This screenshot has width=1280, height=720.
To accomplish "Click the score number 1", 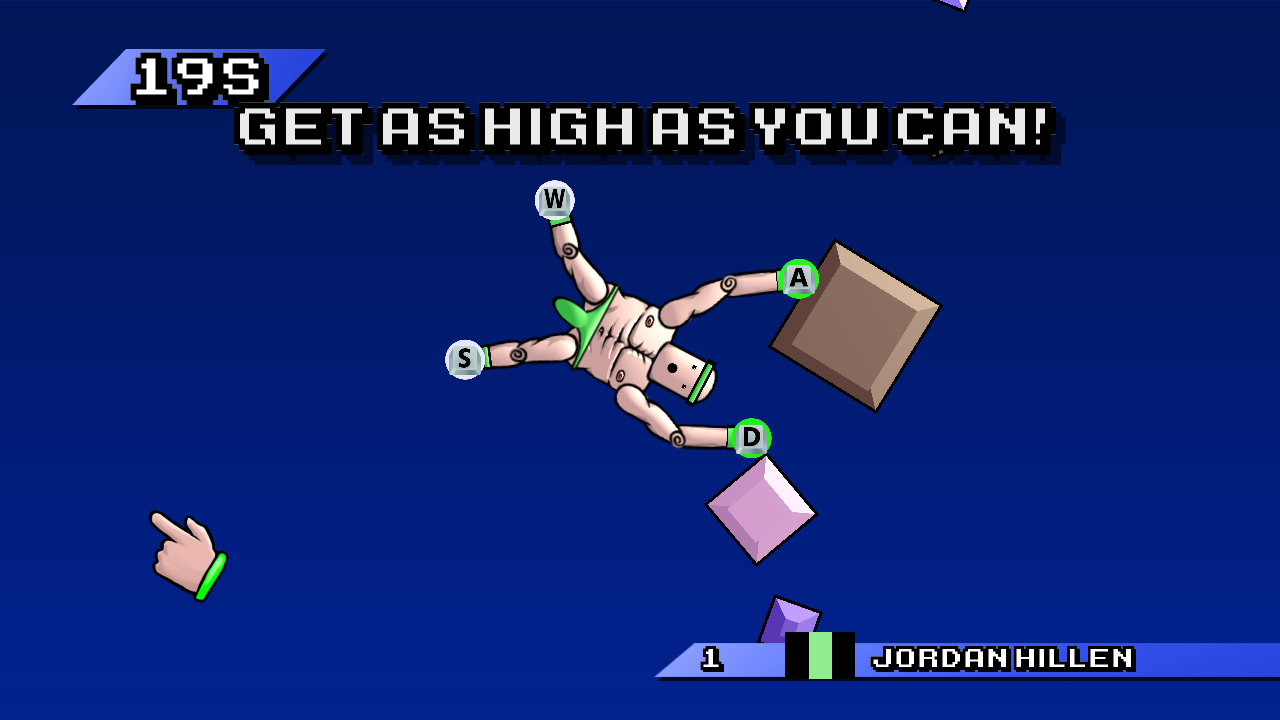I will click(x=712, y=658).
